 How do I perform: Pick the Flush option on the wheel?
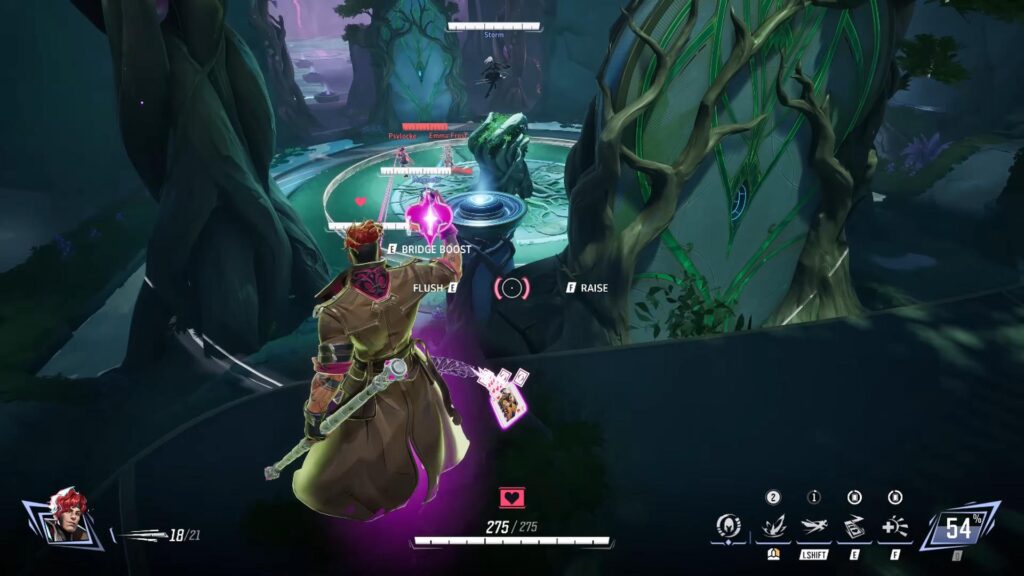(435, 288)
